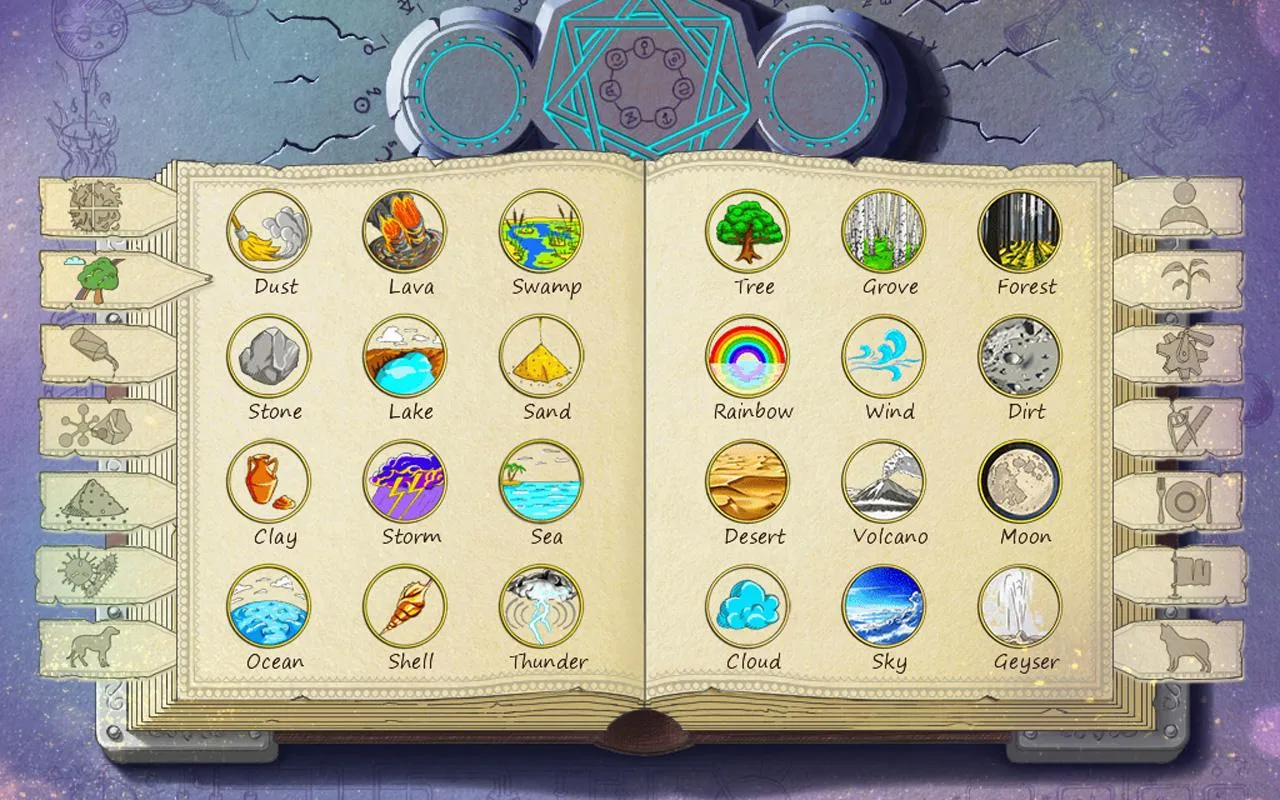Select the Storm element icon

pos(408,483)
